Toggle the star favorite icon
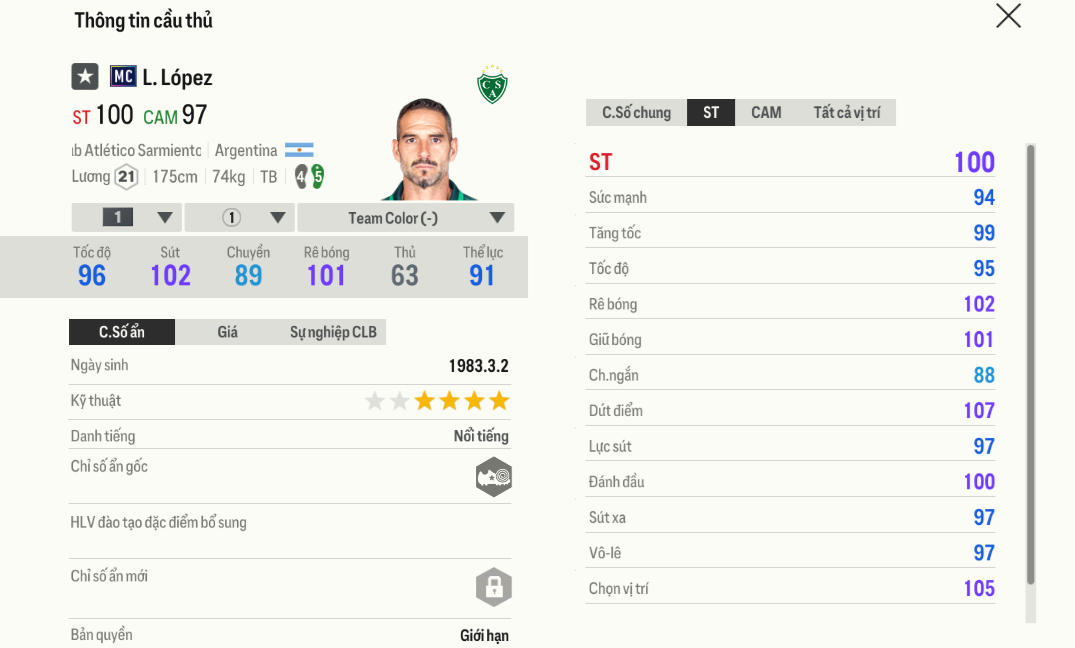The width and height of the screenshot is (1075, 648). pyautogui.click(x=85, y=76)
